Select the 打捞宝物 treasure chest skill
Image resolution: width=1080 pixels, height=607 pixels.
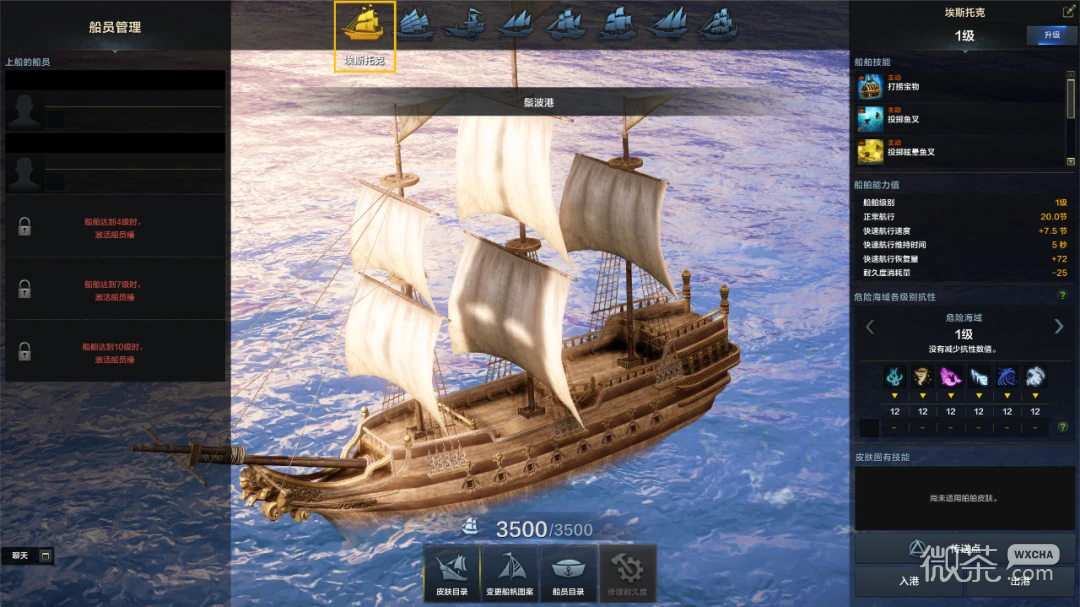click(x=870, y=87)
